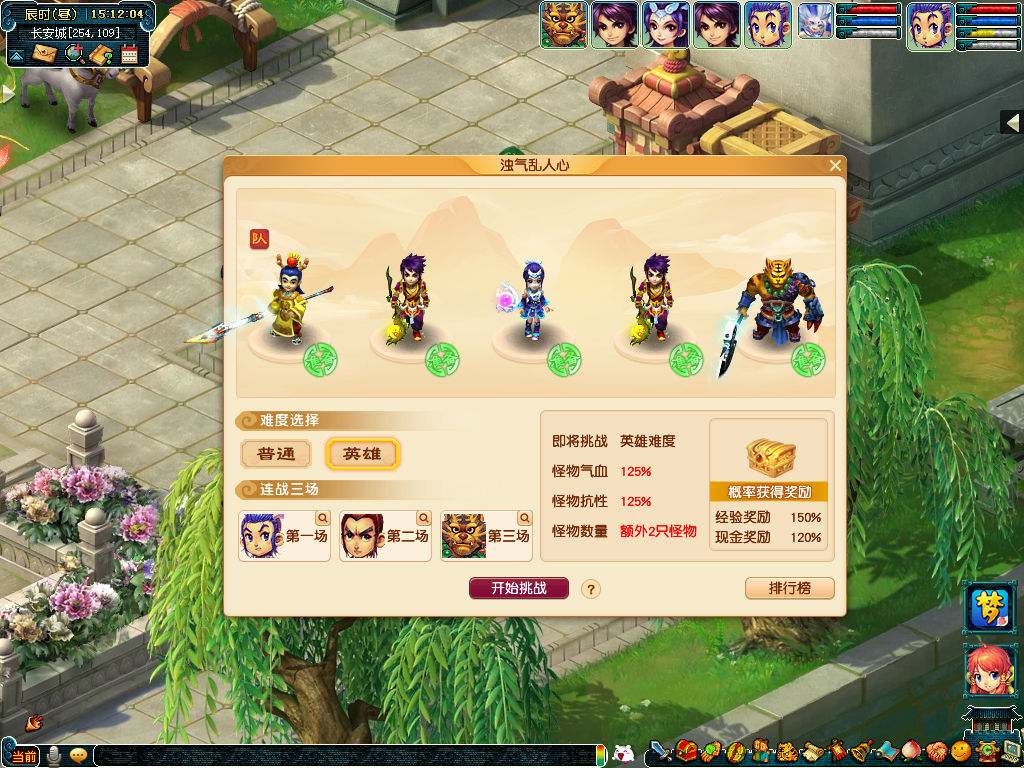Choose 英雄 heroic difficulty
The image size is (1024, 768).
pyautogui.click(x=362, y=454)
